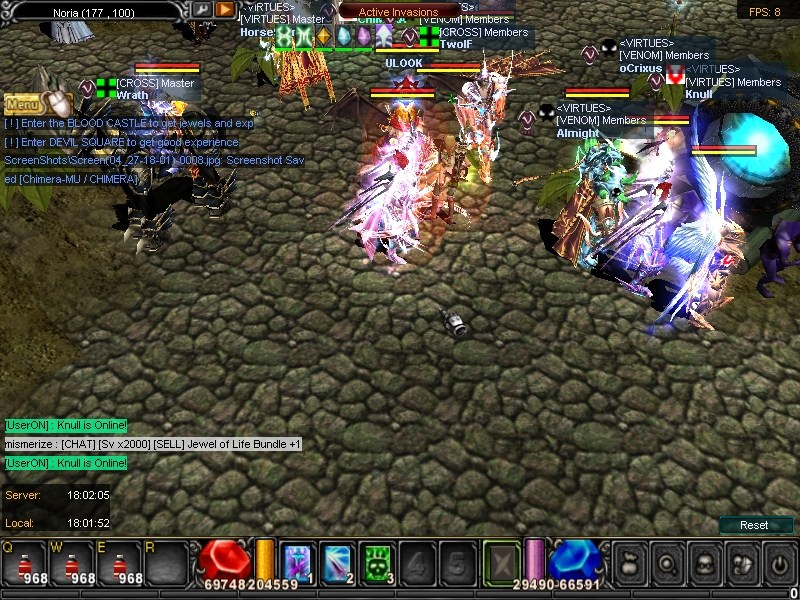This screenshot has width=800, height=600.
Task: Open the yellow Menu button
Action: coord(22,102)
